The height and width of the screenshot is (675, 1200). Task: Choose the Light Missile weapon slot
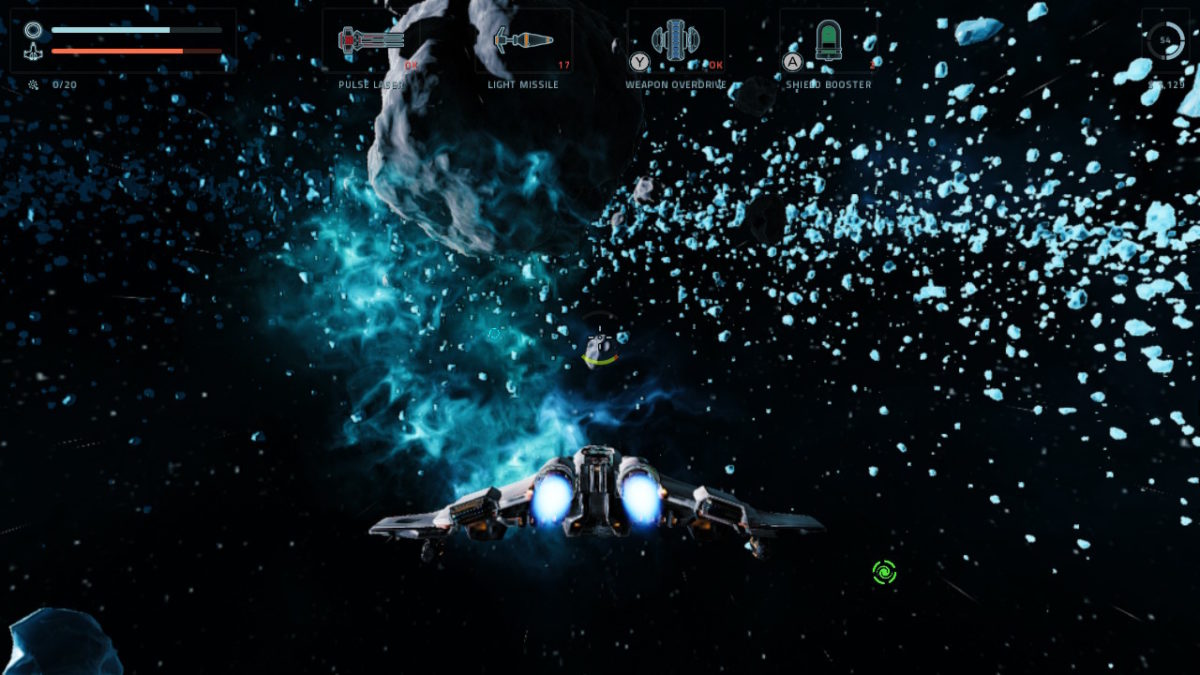pyautogui.click(x=524, y=42)
